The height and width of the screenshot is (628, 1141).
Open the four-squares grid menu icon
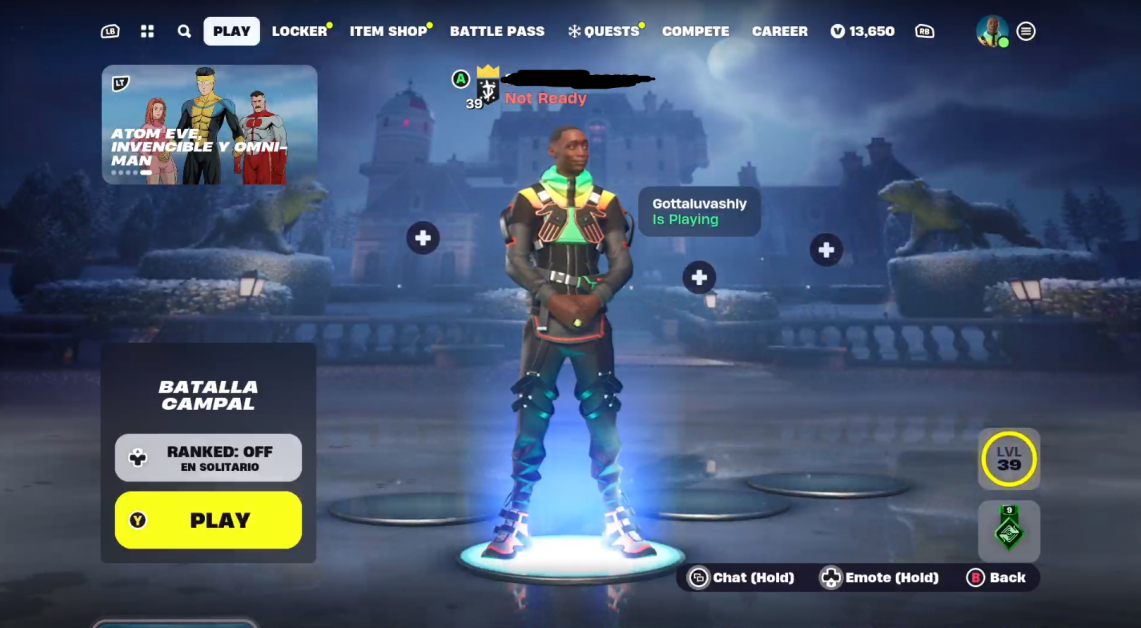click(147, 31)
